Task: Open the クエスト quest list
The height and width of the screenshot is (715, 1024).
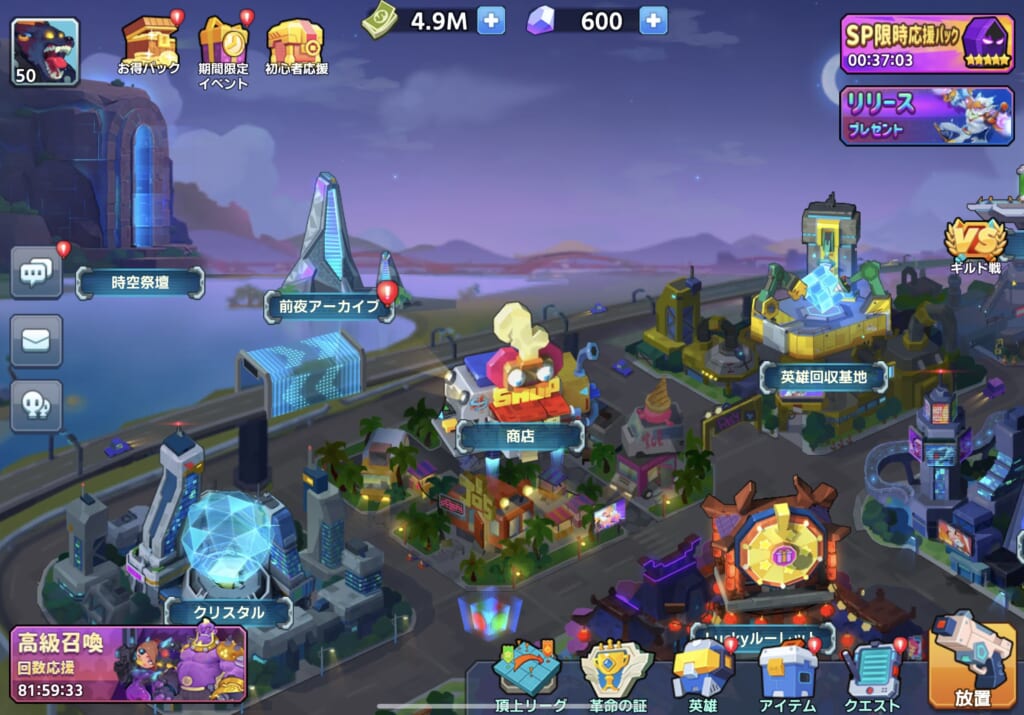Action: point(872,672)
